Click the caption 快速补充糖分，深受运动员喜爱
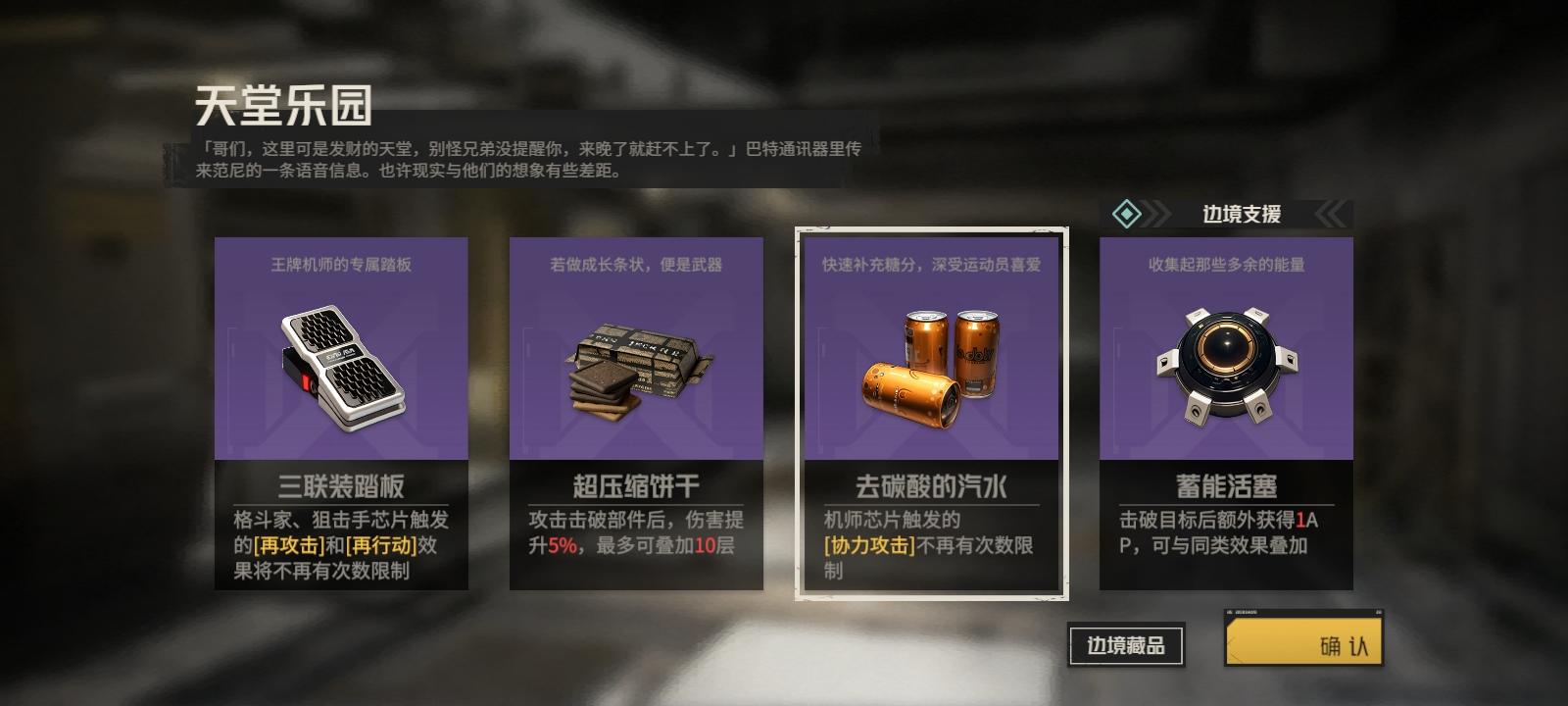Screen dimensions: 1568x706 coord(929,266)
